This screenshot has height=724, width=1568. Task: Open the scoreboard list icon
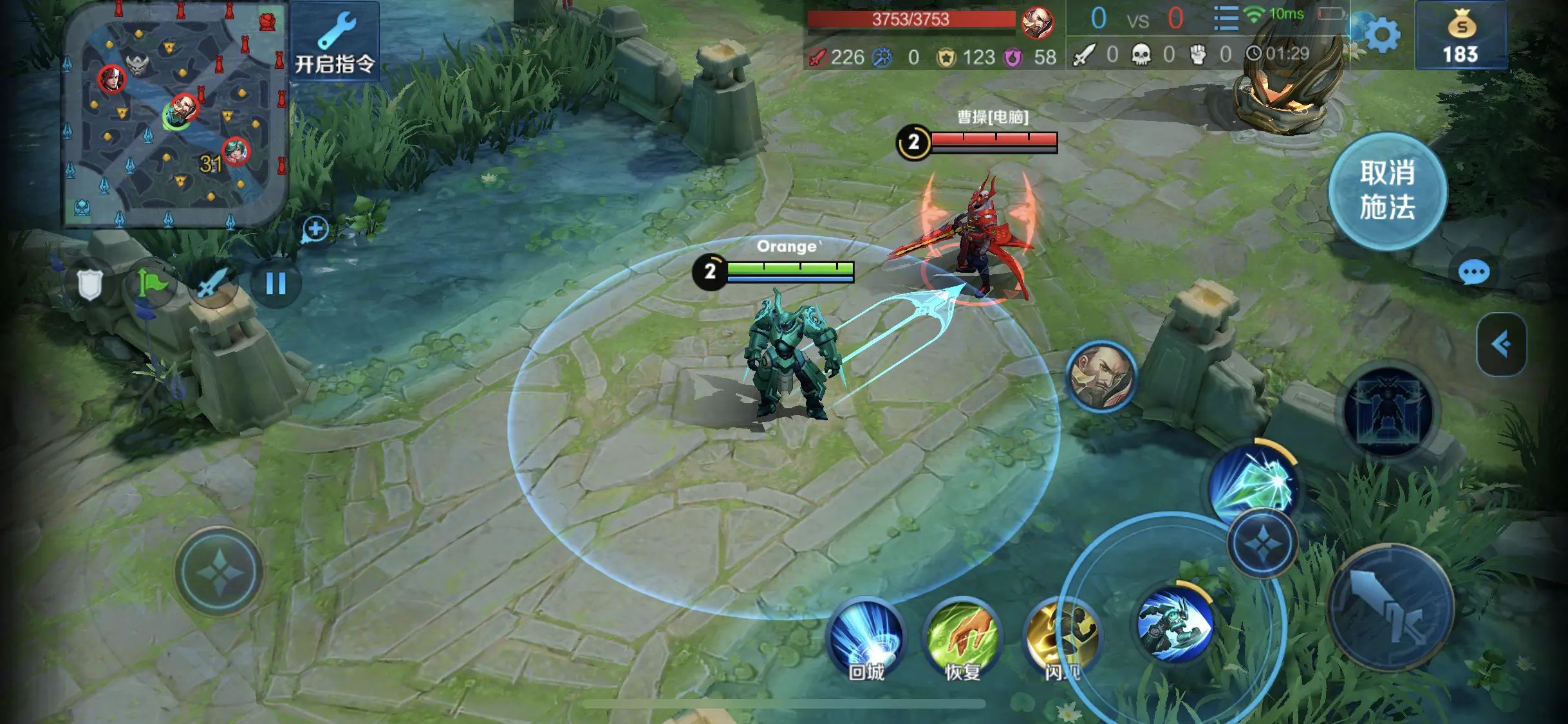(x=1226, y=19)
